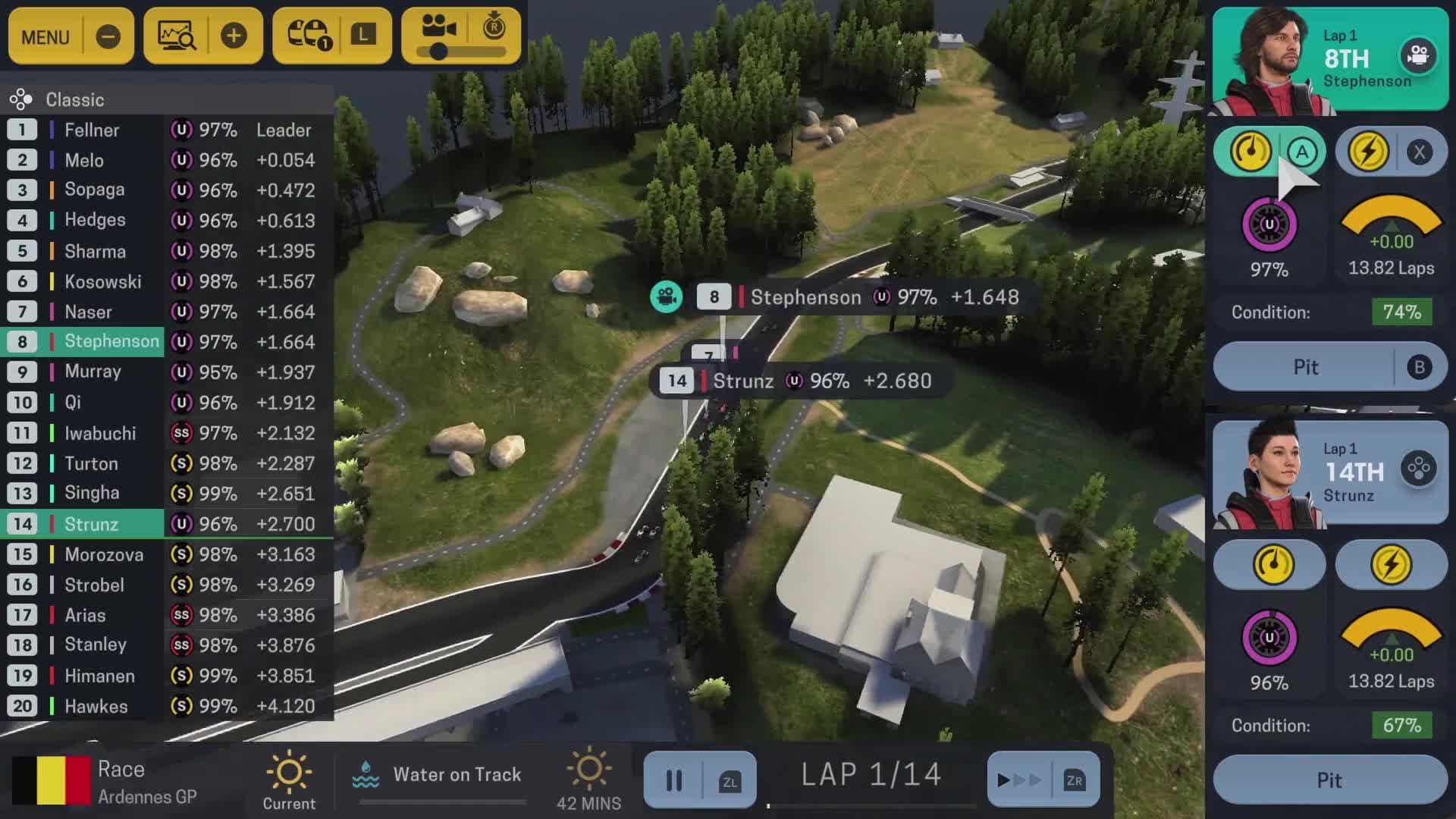Image resolution: width=1456 pixels, height=819 pixels.
Task: Open the weather forecast panel
Action: (309, 36)
